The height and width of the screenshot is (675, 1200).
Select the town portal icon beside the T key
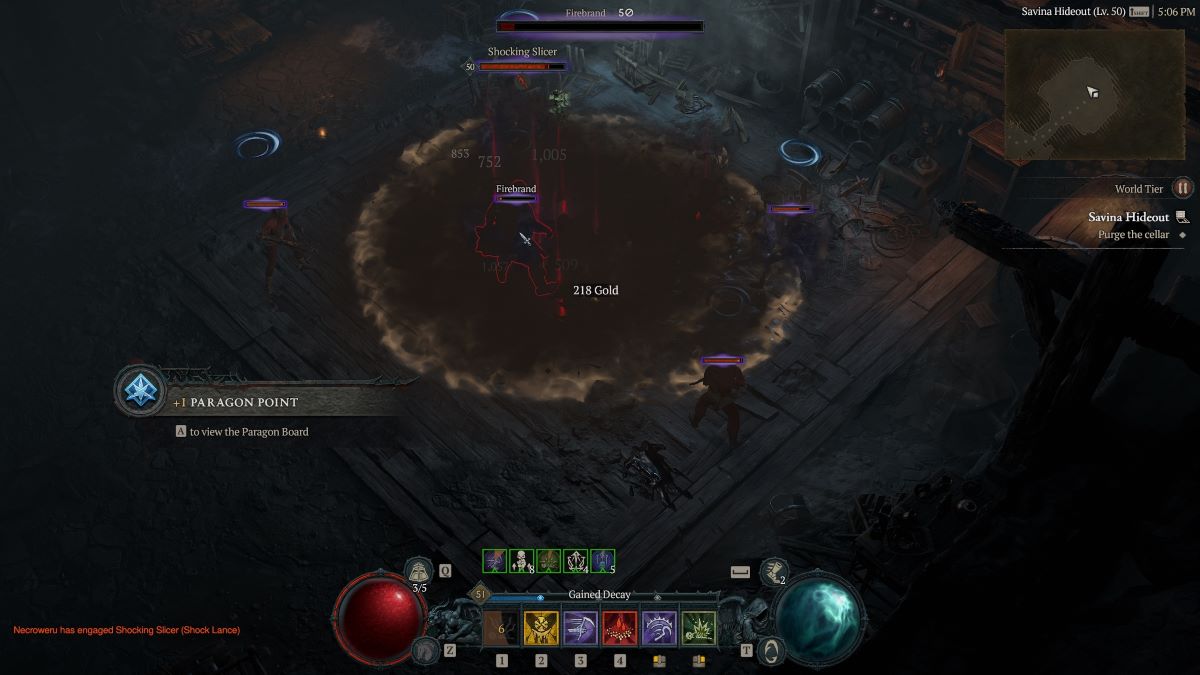770,650
